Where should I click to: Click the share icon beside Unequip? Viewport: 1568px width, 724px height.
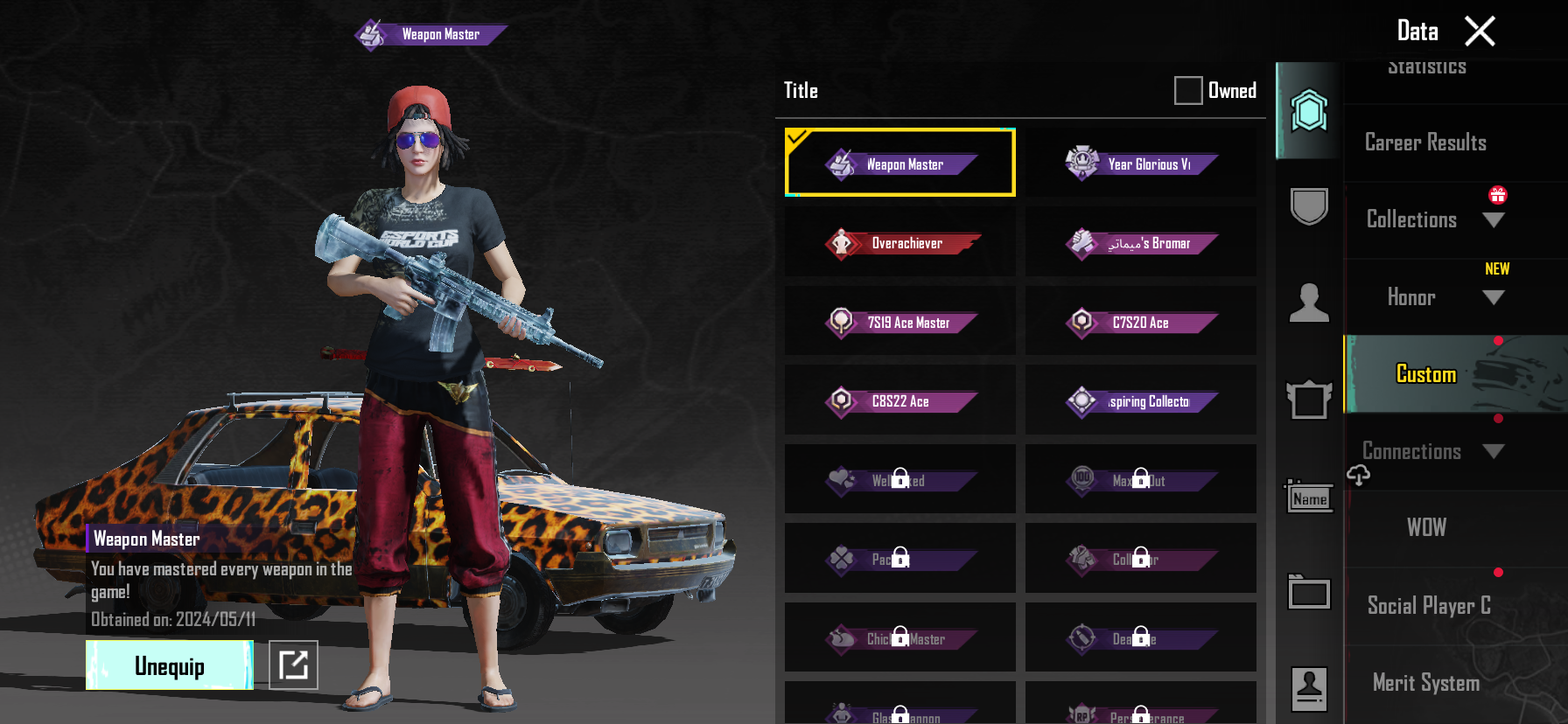point(293,665)
